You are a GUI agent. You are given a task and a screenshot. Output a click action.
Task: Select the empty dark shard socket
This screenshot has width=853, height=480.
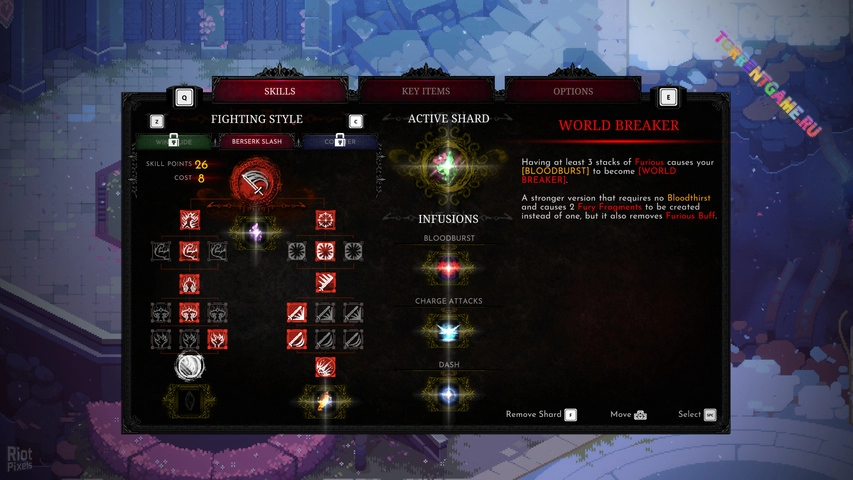189,400
